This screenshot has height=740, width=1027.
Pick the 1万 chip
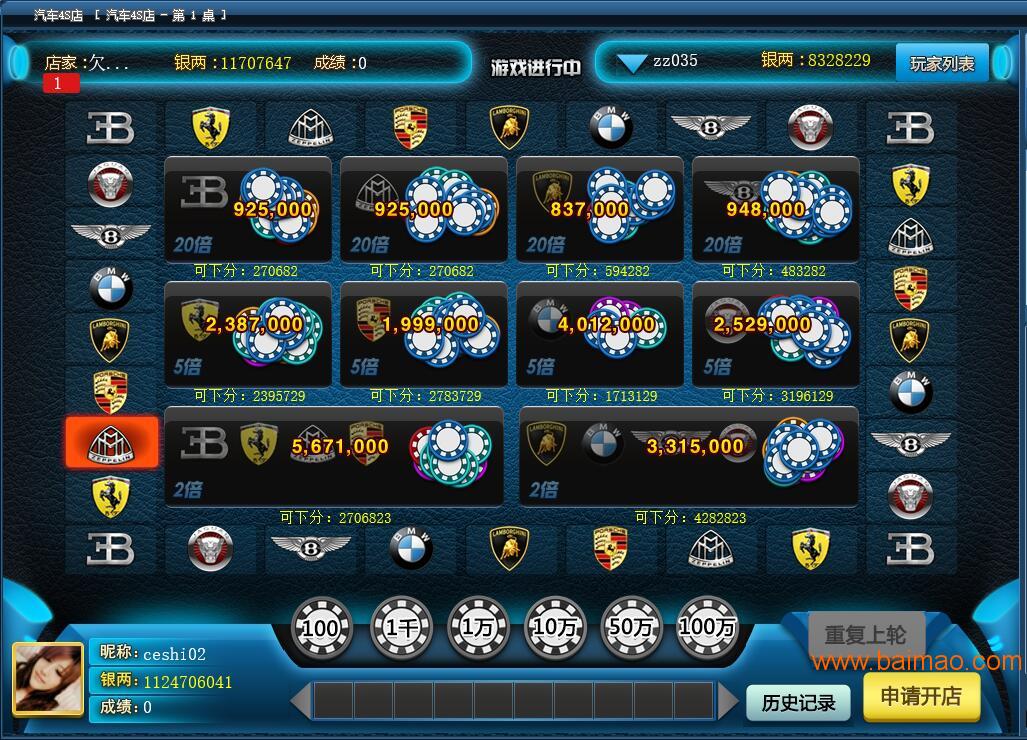478,628
